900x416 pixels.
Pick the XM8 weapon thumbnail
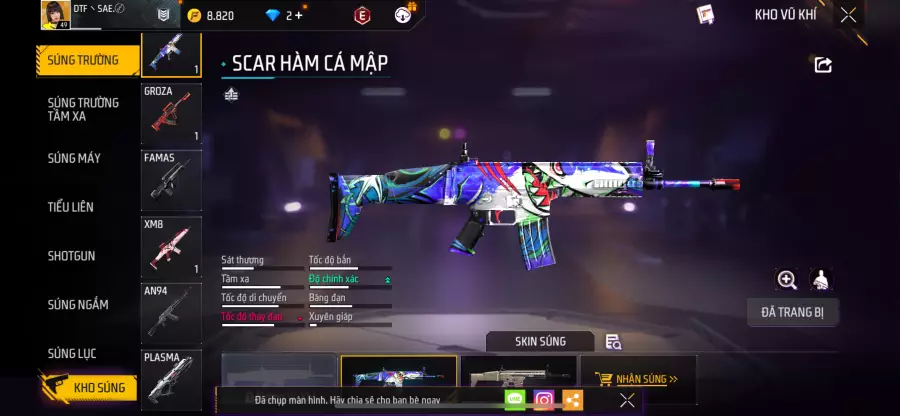point(171,247)
